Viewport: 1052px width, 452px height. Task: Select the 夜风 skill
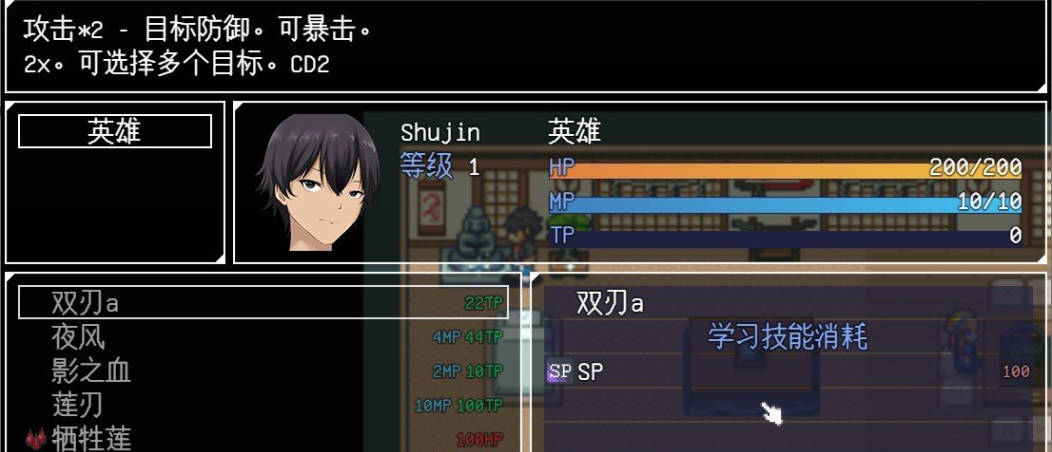coord(264,337)
